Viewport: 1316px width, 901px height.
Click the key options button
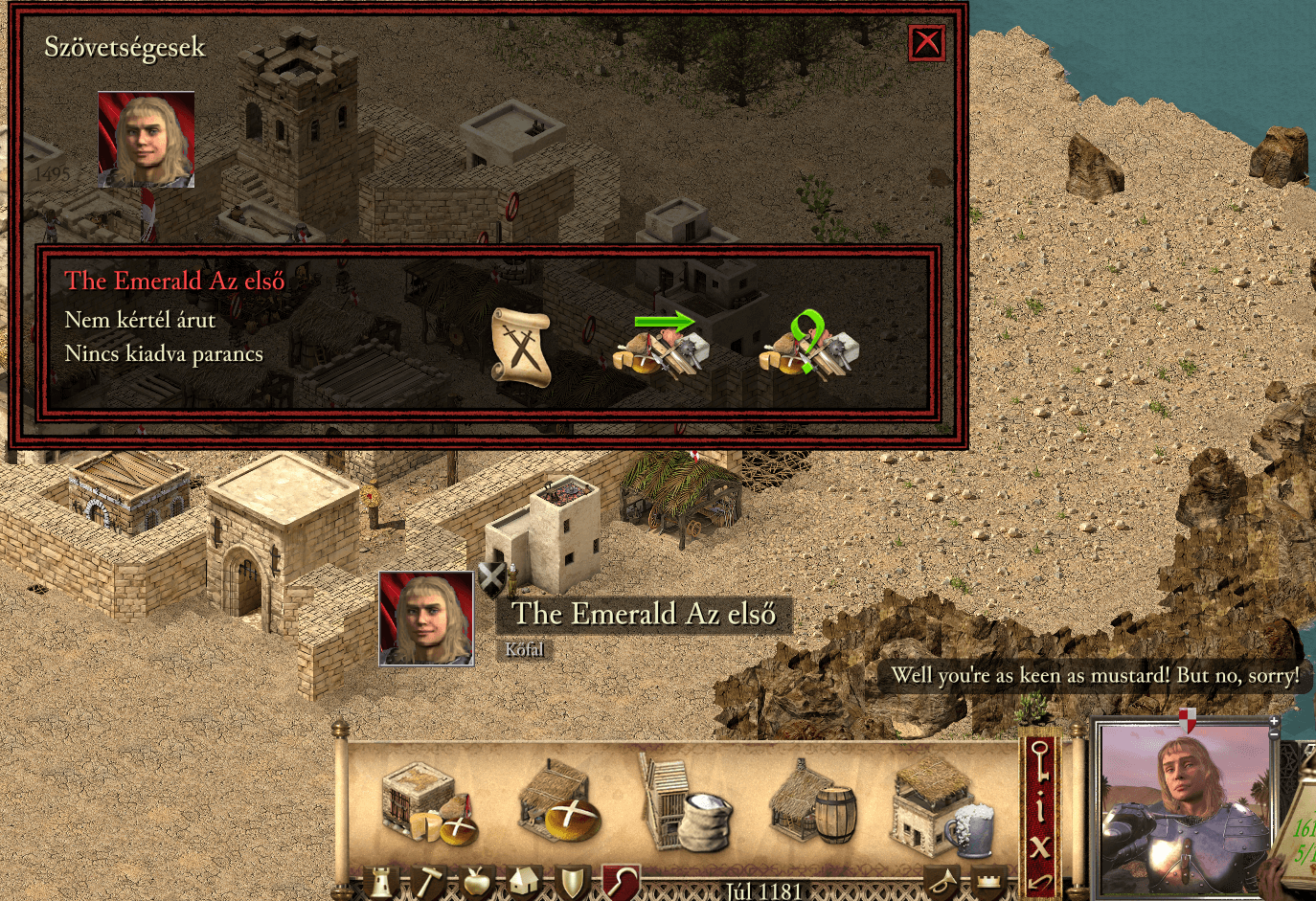pos(1040,763)
